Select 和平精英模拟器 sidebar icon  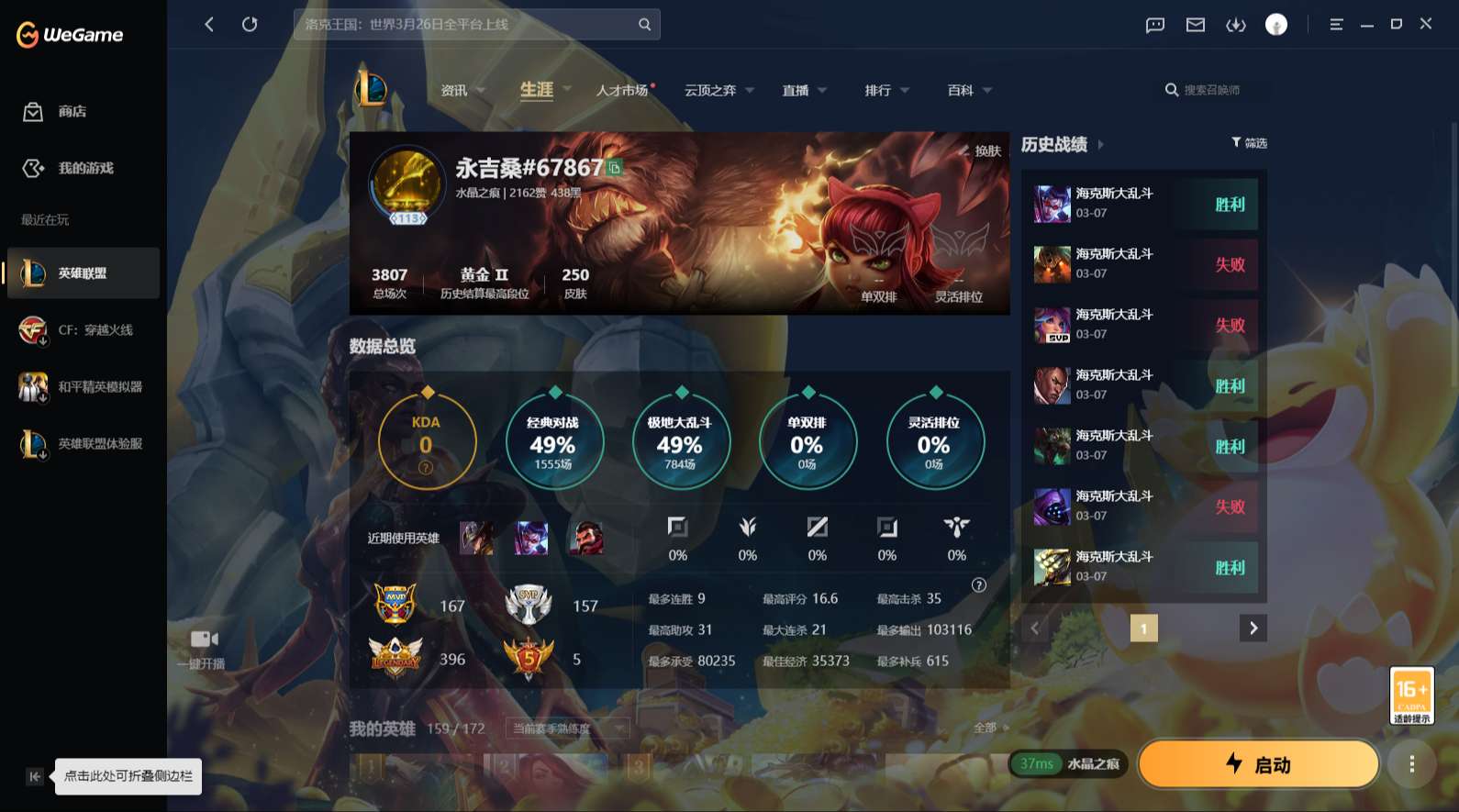pos(32,386)
